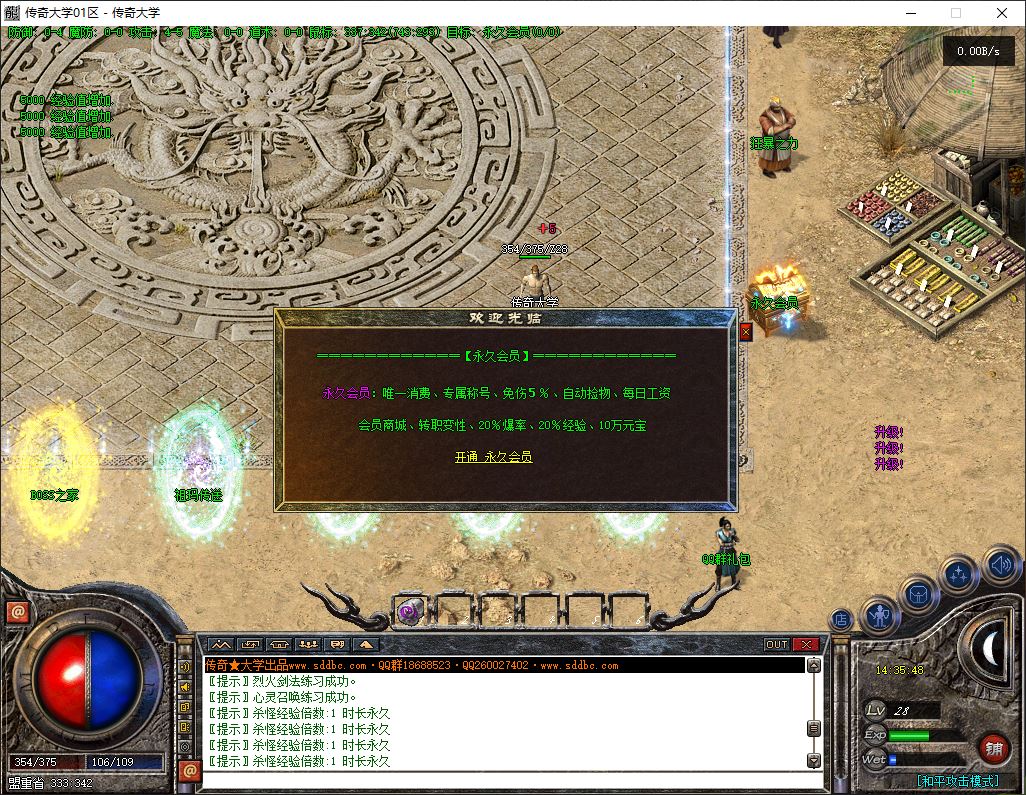Screen dimensions: 1026x795
Task: Select the purple scroll hotbar slot
Action: point(409,610)
